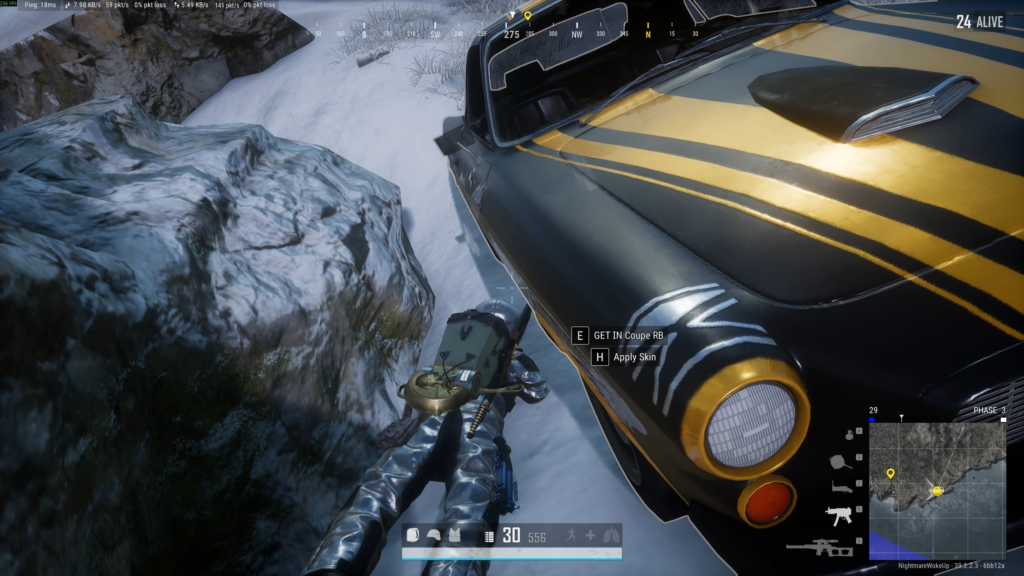1024x576 pixels.
Task: Select the yellow waypoint marker on minimap
Action: pyautogui.click(x=889, y=473)
